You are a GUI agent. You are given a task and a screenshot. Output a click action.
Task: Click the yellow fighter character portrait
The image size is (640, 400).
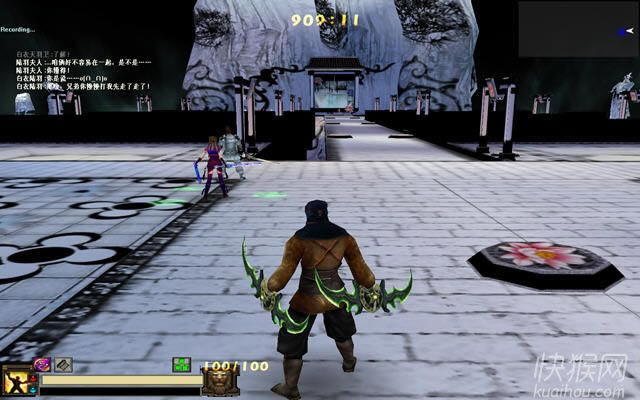tap(17, 379)
